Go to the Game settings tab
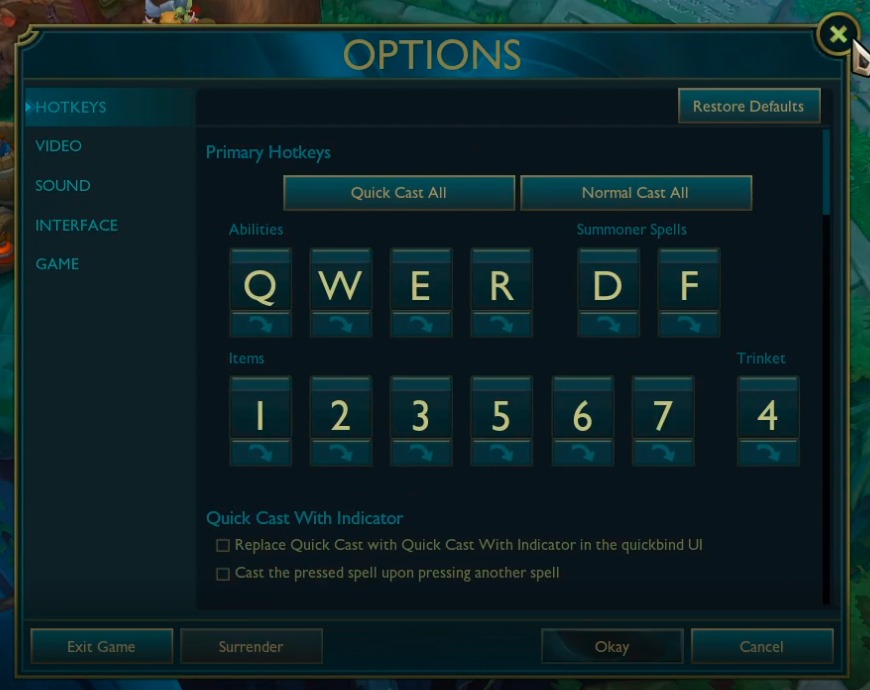The image size is (870, 690). [57, 264]
